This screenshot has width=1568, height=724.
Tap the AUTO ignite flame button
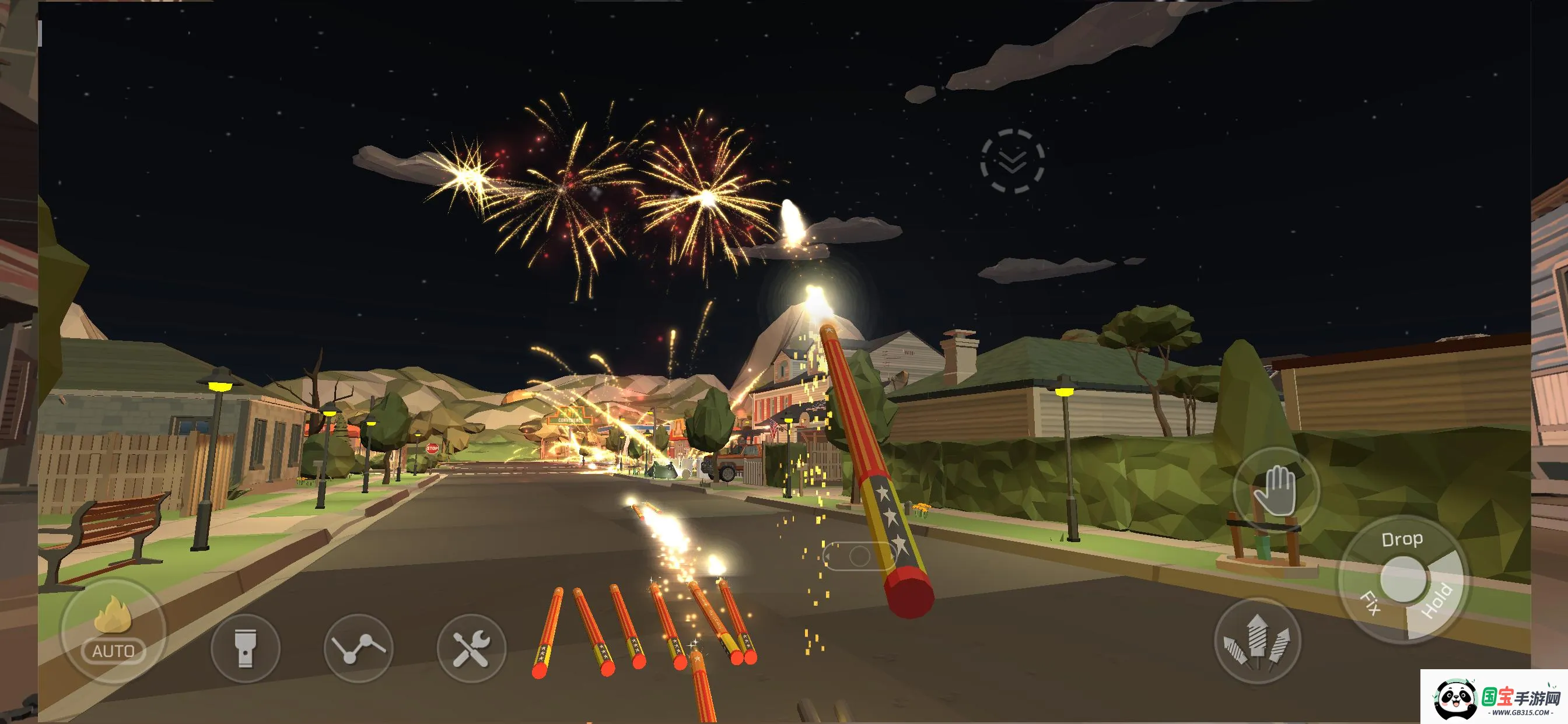[x=113, y=631]
